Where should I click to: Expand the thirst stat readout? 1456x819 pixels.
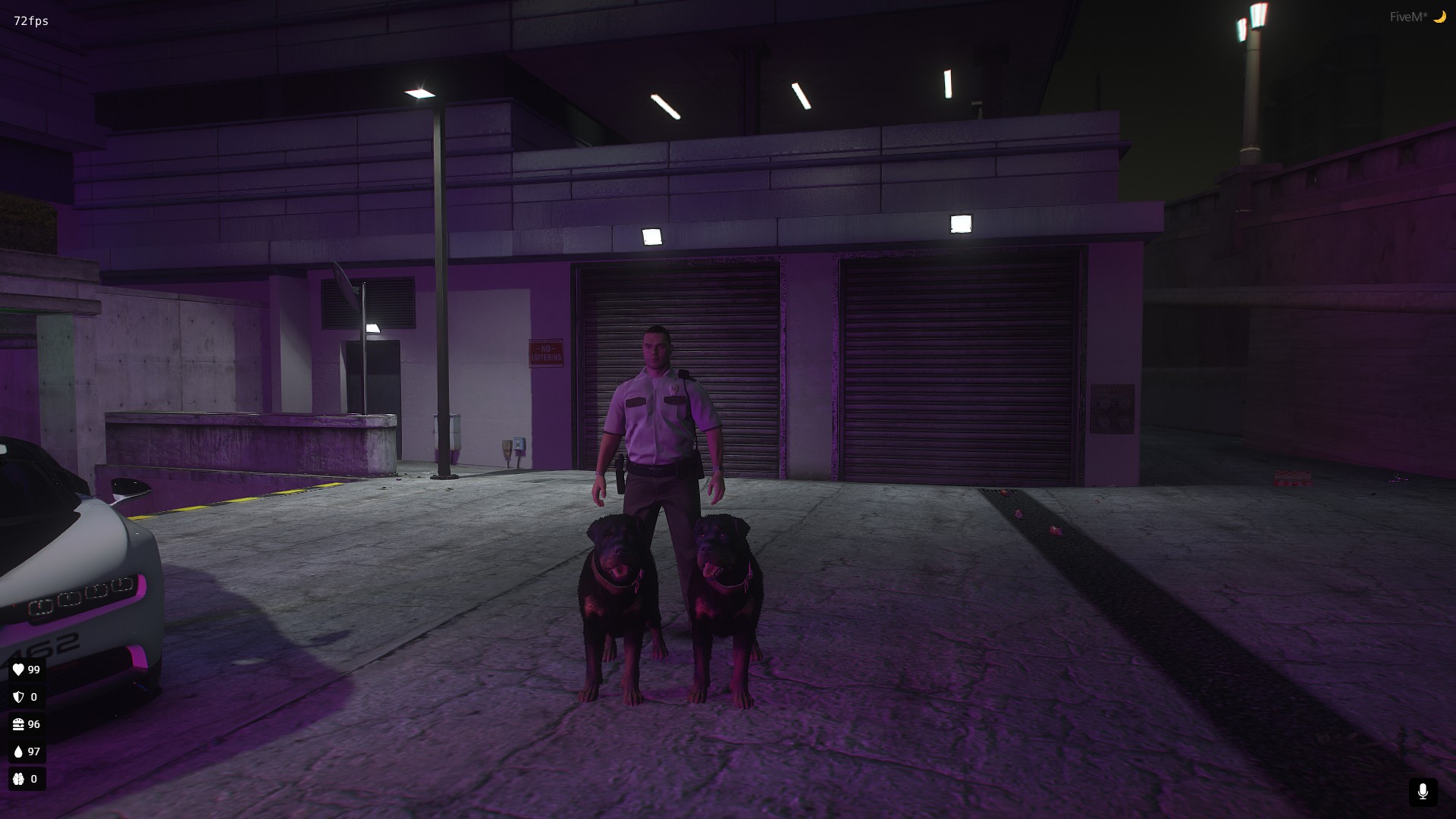[x=26, y=752]
